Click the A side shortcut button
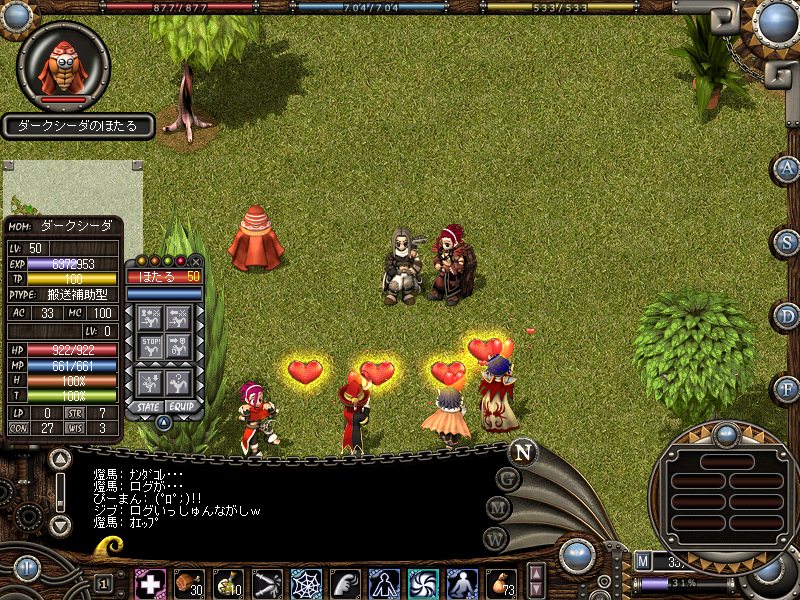Viewport: 800px width, 600px height. coord(787,168)
